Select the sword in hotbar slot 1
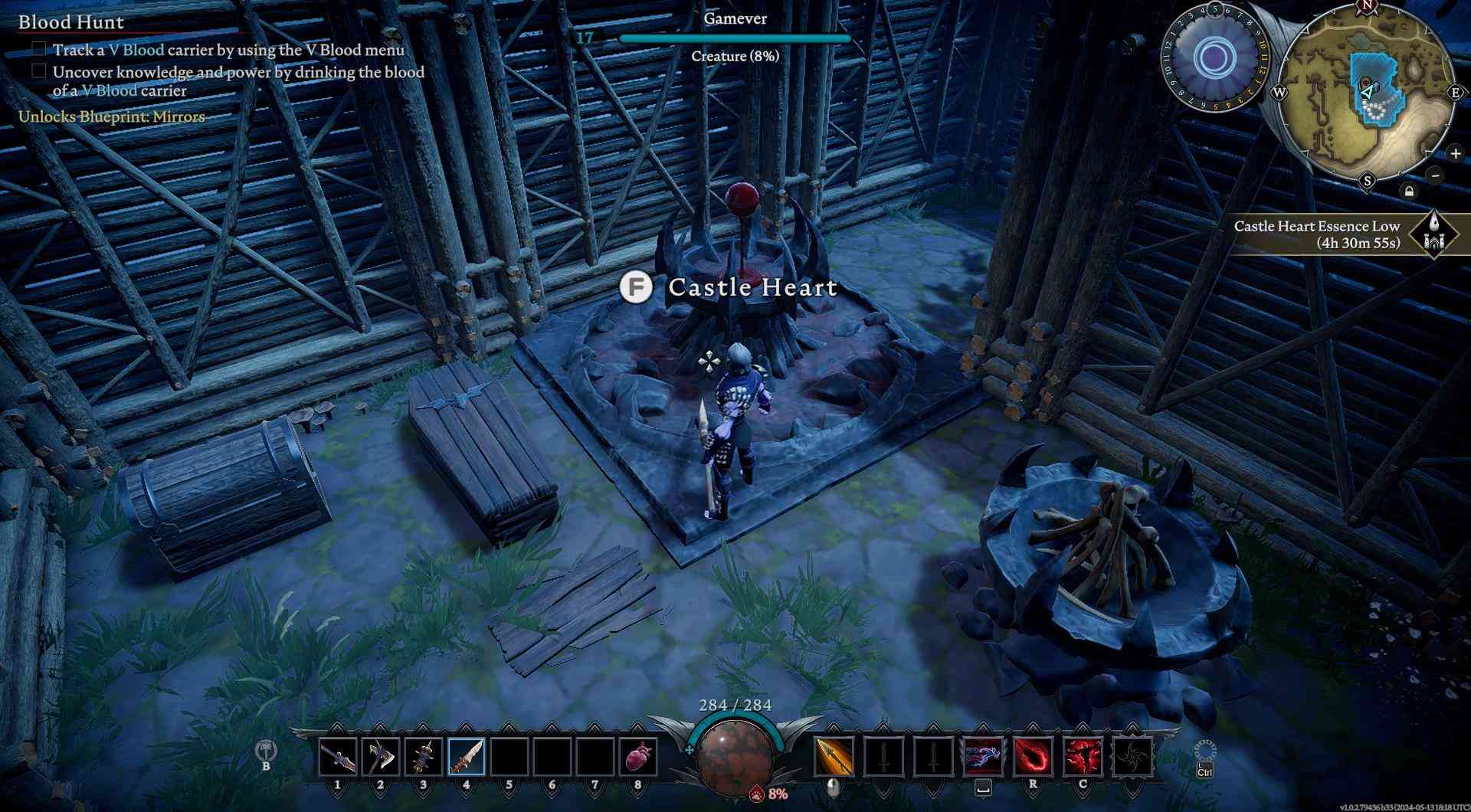 339,755
